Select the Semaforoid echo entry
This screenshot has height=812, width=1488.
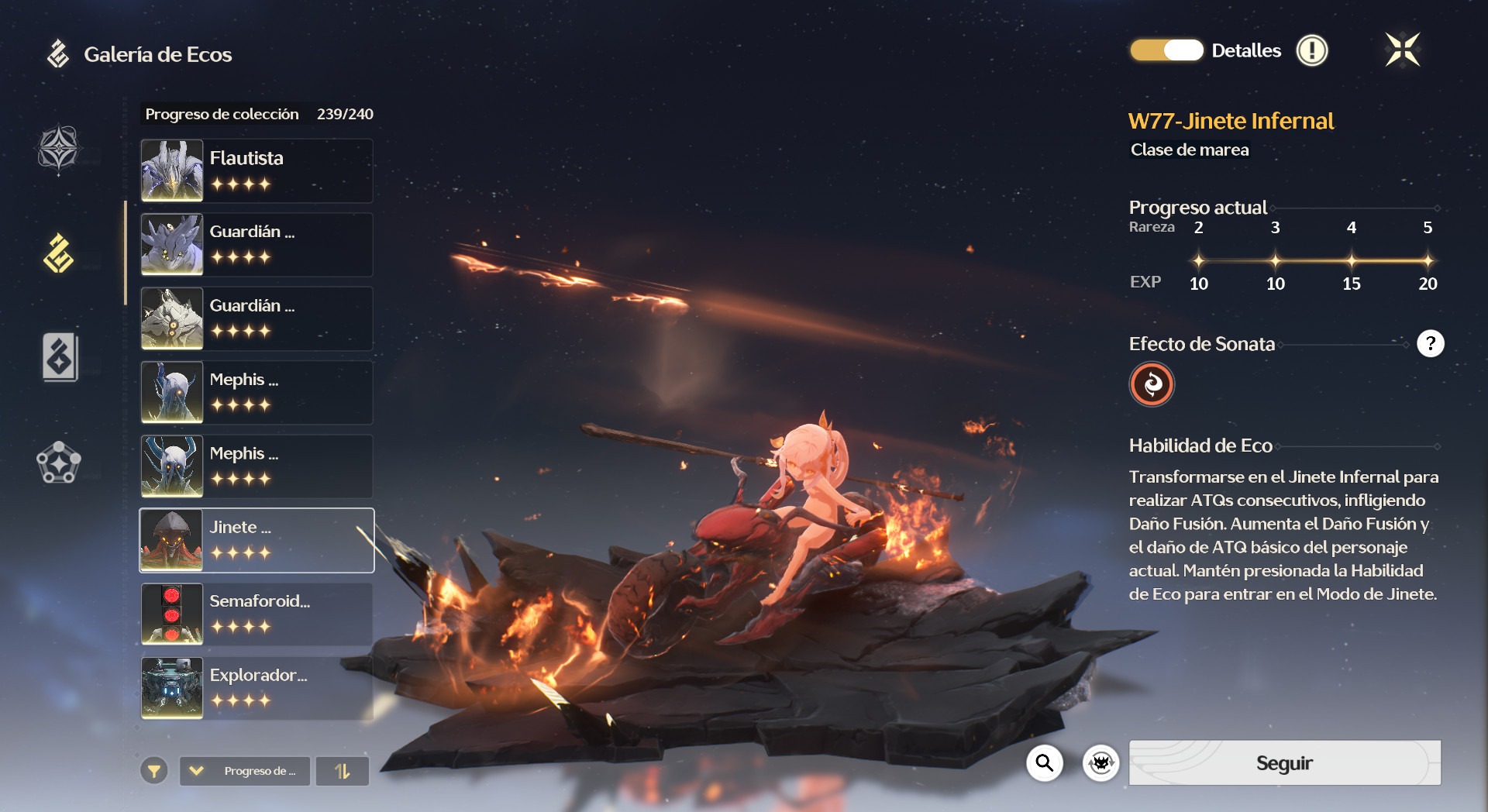click(x=257, y=614)
